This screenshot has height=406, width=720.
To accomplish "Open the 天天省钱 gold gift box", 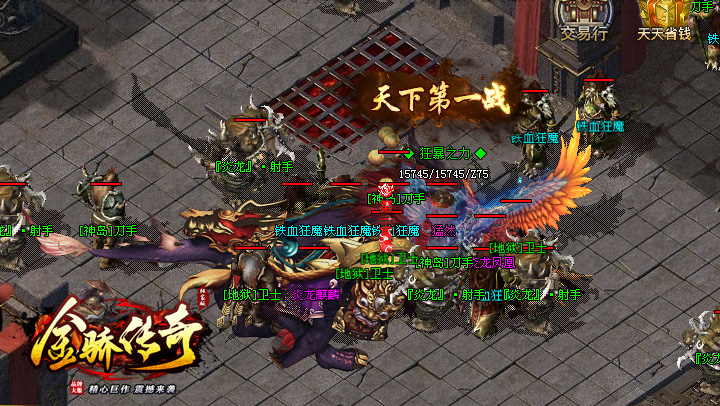I will (x=664, y=14).
